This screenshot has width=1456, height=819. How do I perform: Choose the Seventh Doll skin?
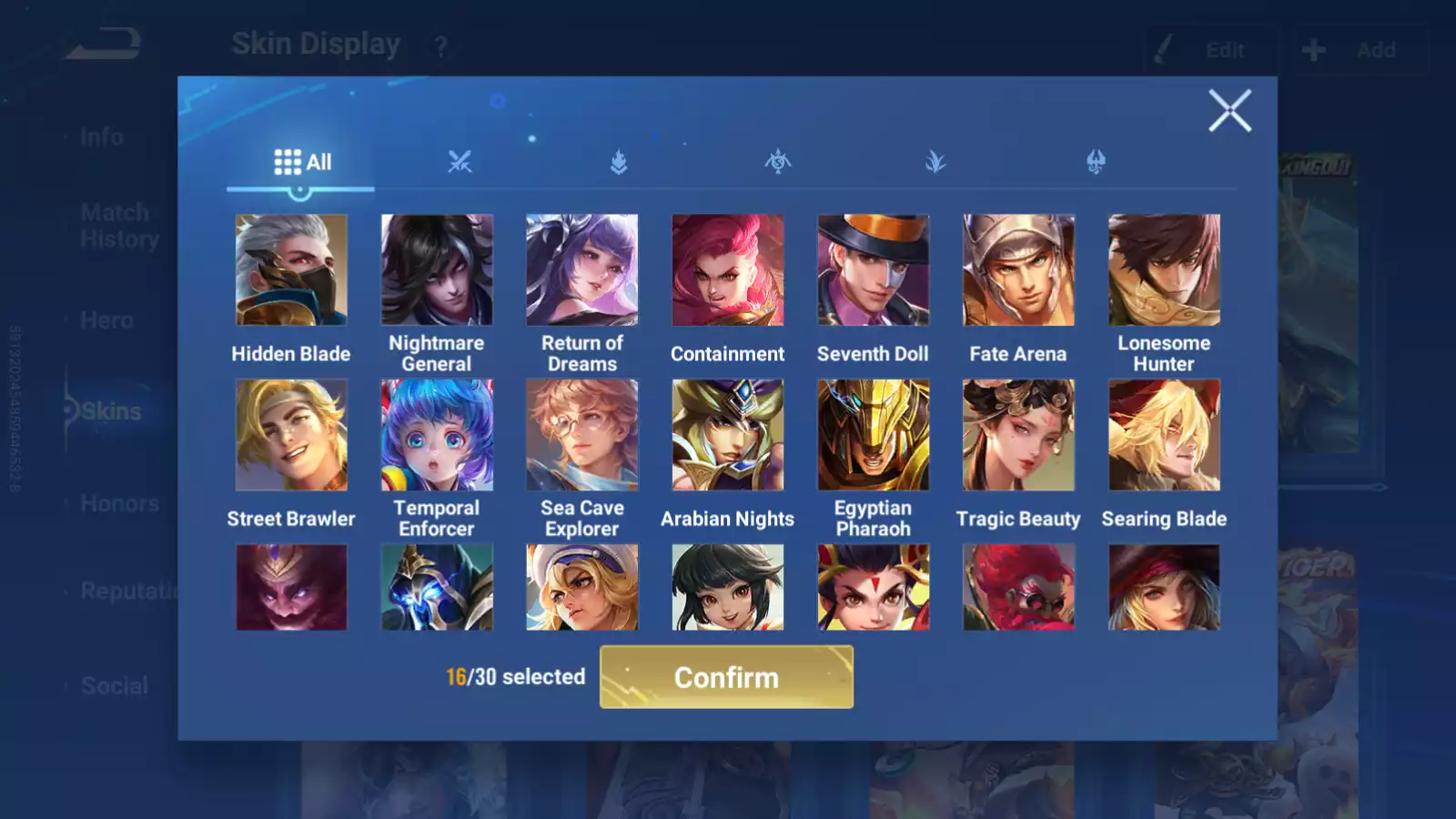874,270
